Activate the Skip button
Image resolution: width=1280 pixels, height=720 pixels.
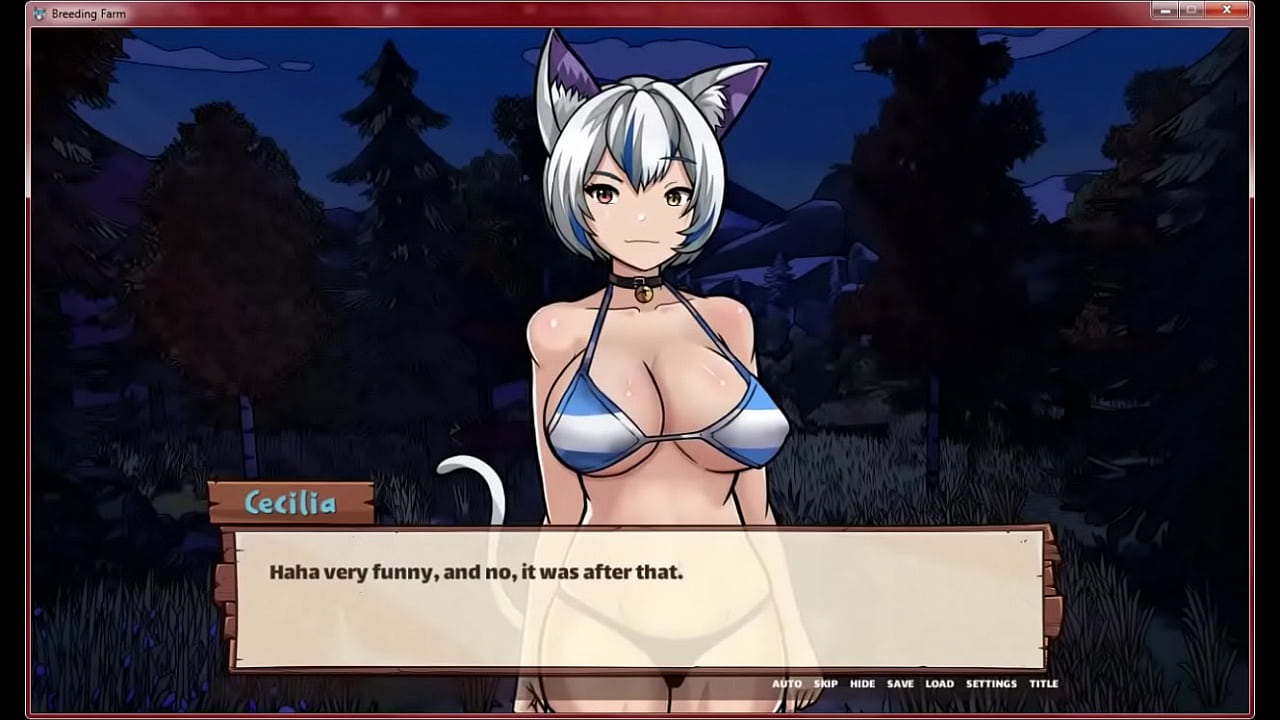coord(825,684)
